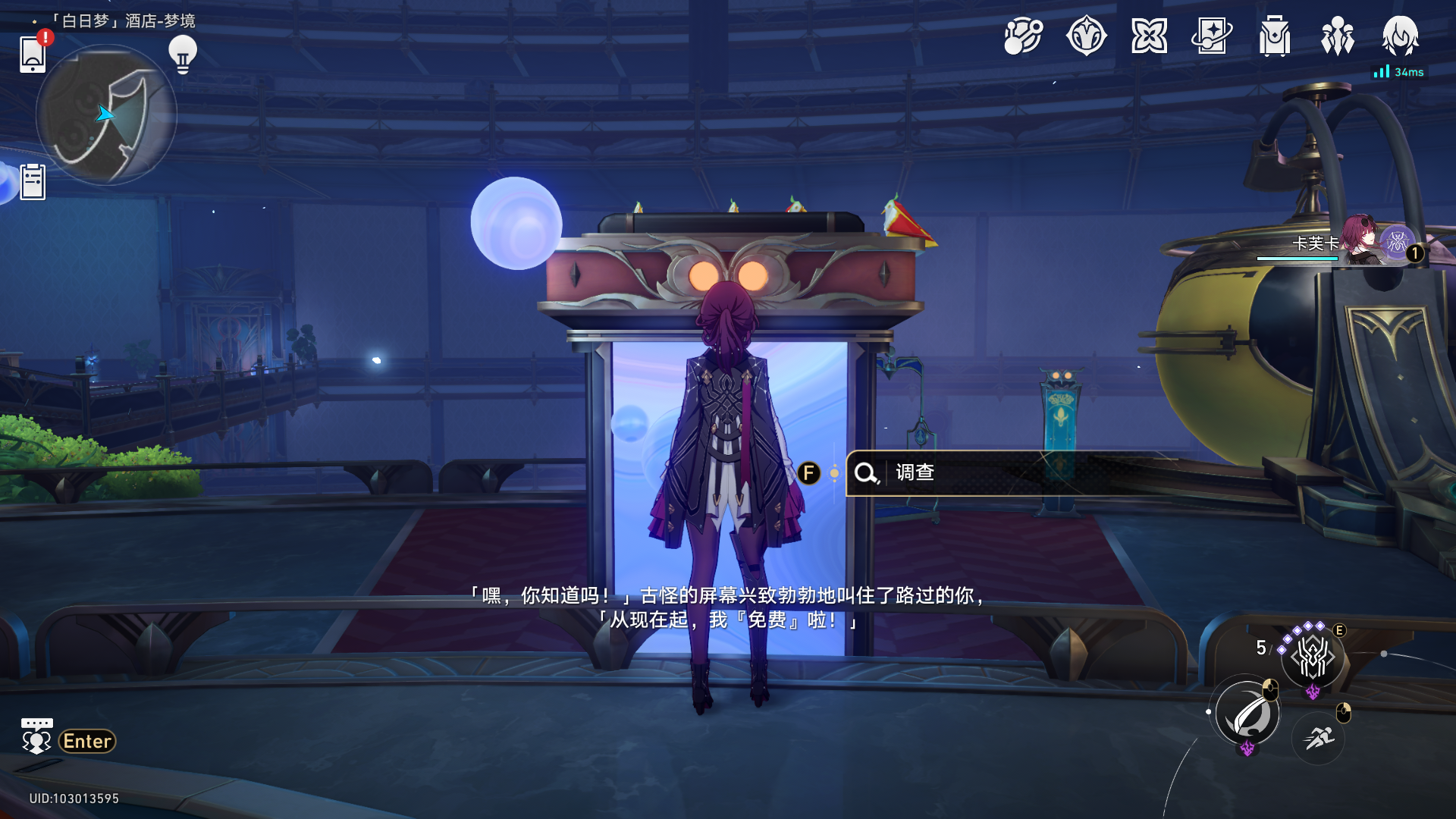Open the mission log clipboard icon
This screenshot has height=819, width=1456.
33,182
